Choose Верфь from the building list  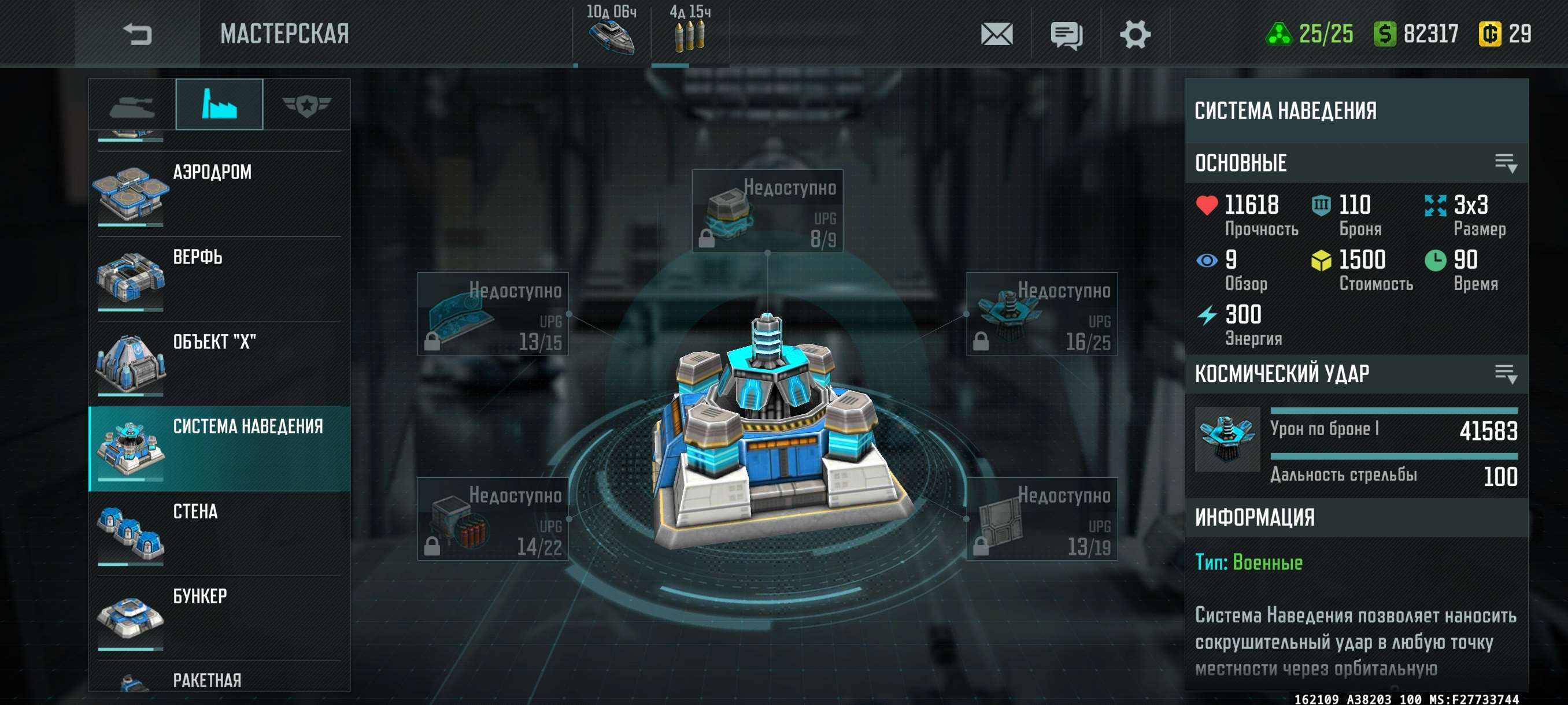(219, 279)
